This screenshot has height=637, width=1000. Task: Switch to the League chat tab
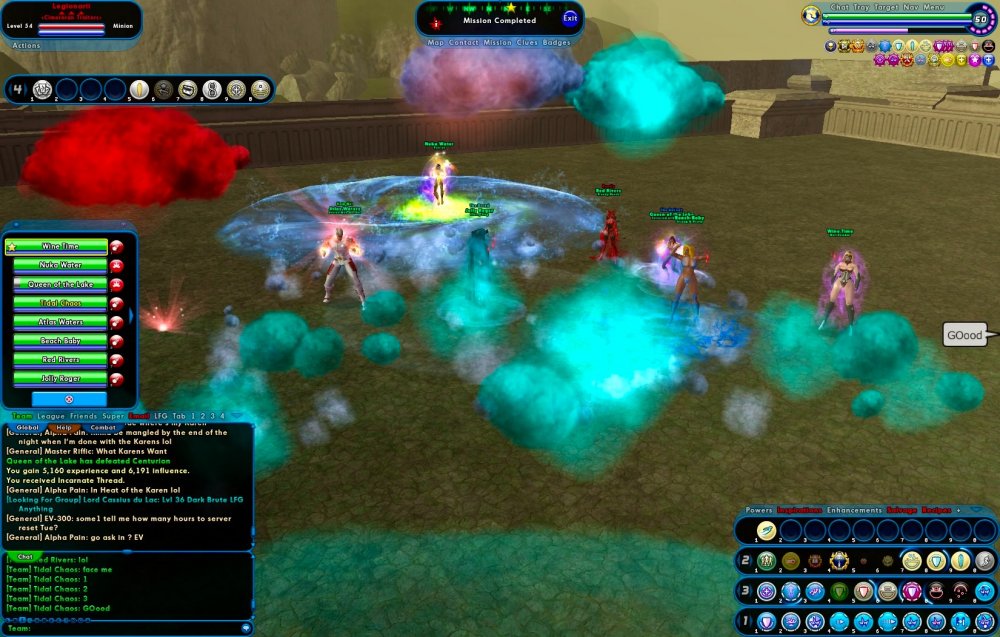point(52,416)
